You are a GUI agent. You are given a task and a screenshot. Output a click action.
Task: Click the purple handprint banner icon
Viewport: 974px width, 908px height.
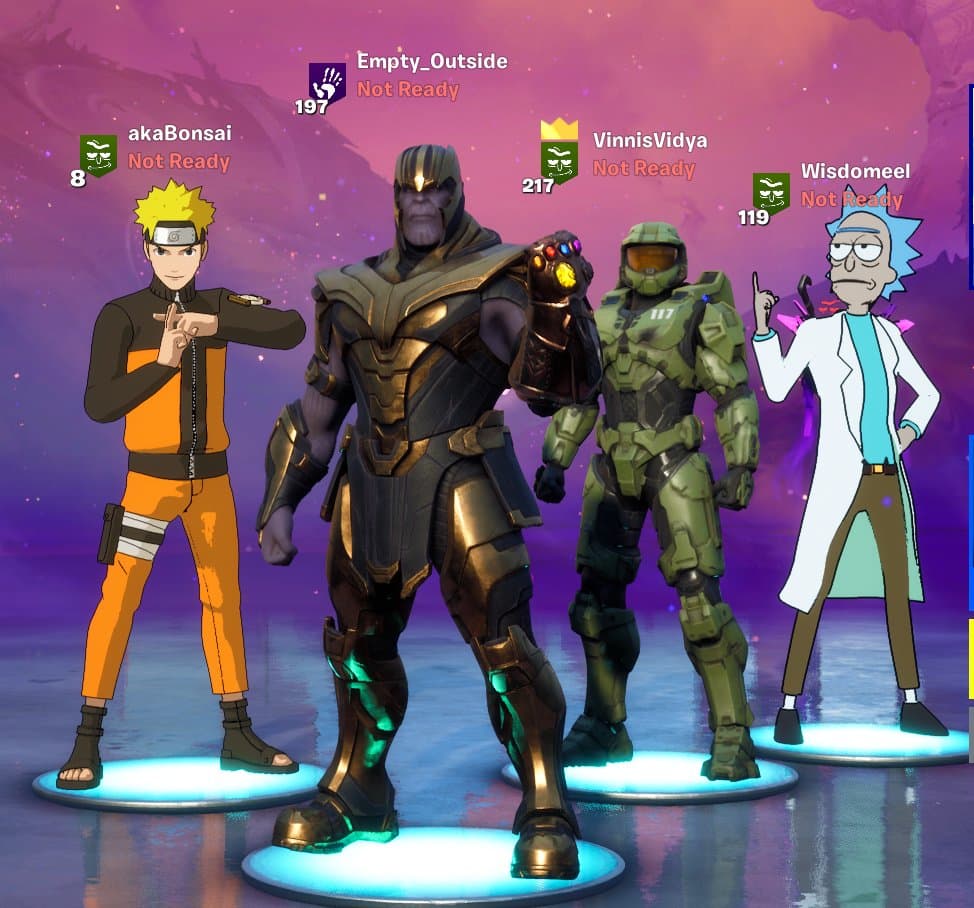click(x=327, y=83)
